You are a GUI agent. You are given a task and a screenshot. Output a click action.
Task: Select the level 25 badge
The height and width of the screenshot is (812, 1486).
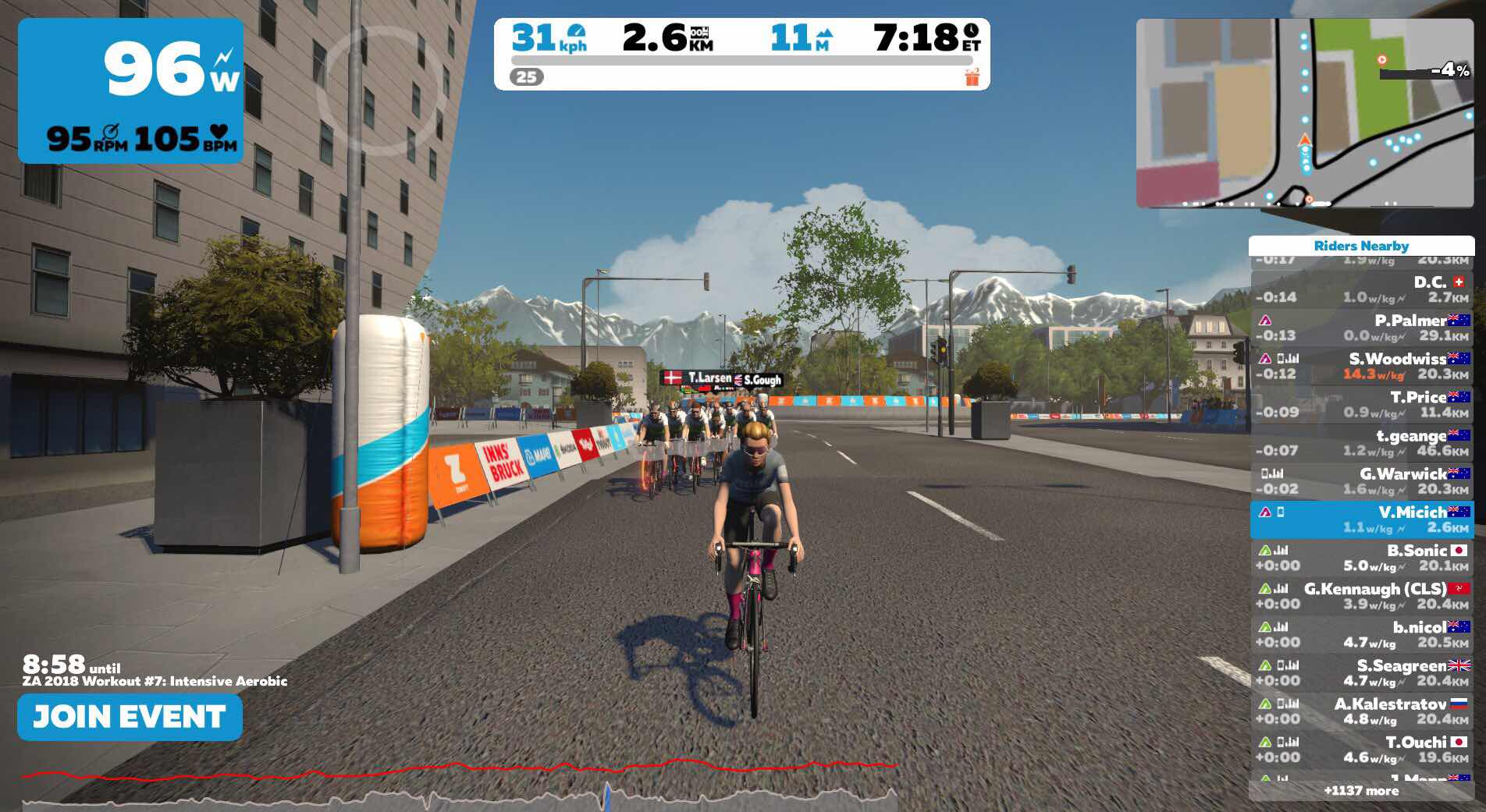tap(527, 77)
